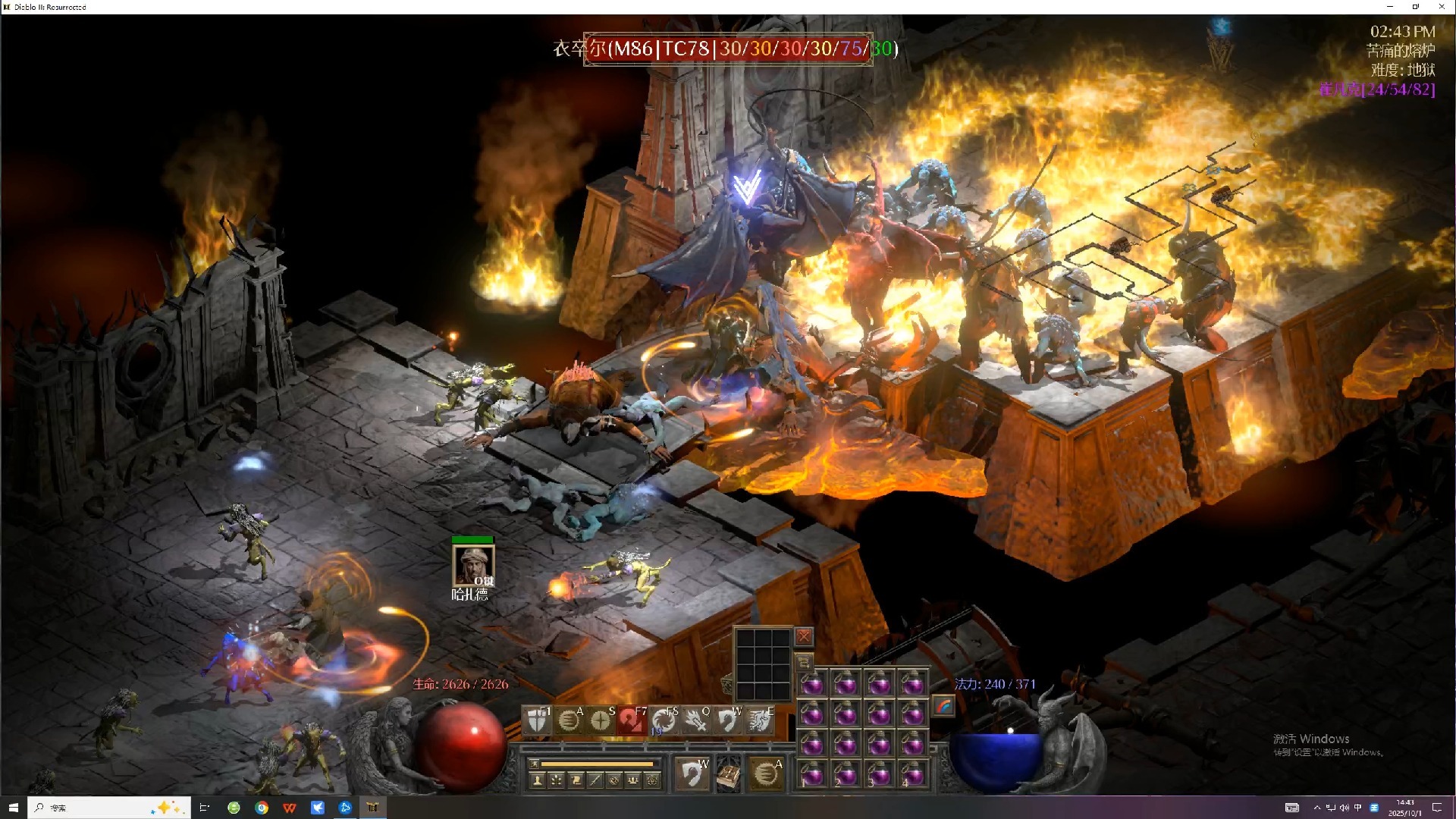Select the sword skill bound to Q
The width and height of the screenshot is (1456, 819).
click(695, 720)
